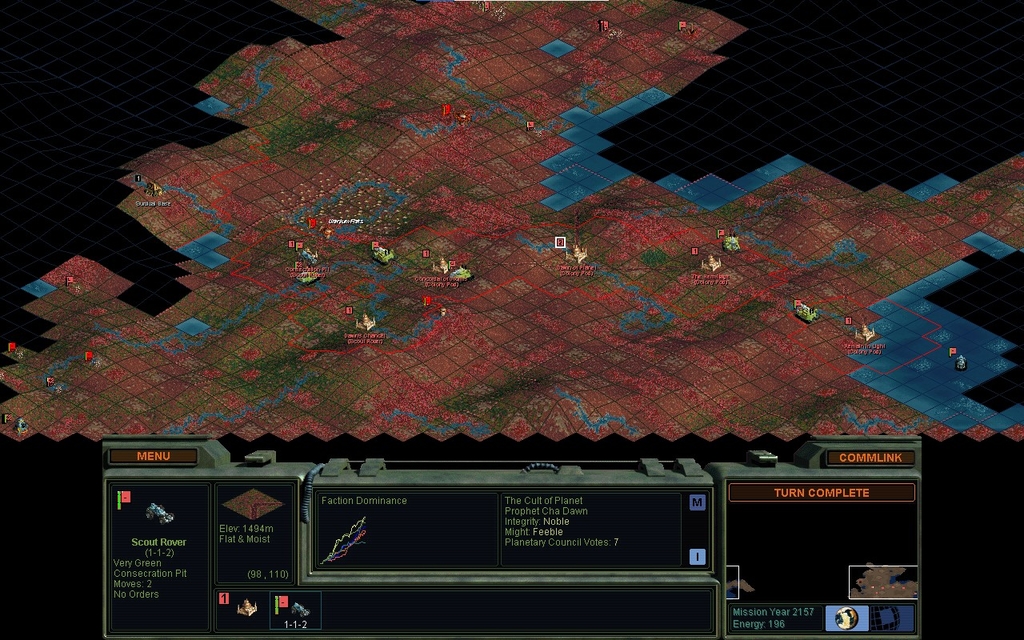The image size is (1024, 640).
Task: Select the base icon in the unit stack
Action: [247, 607]
